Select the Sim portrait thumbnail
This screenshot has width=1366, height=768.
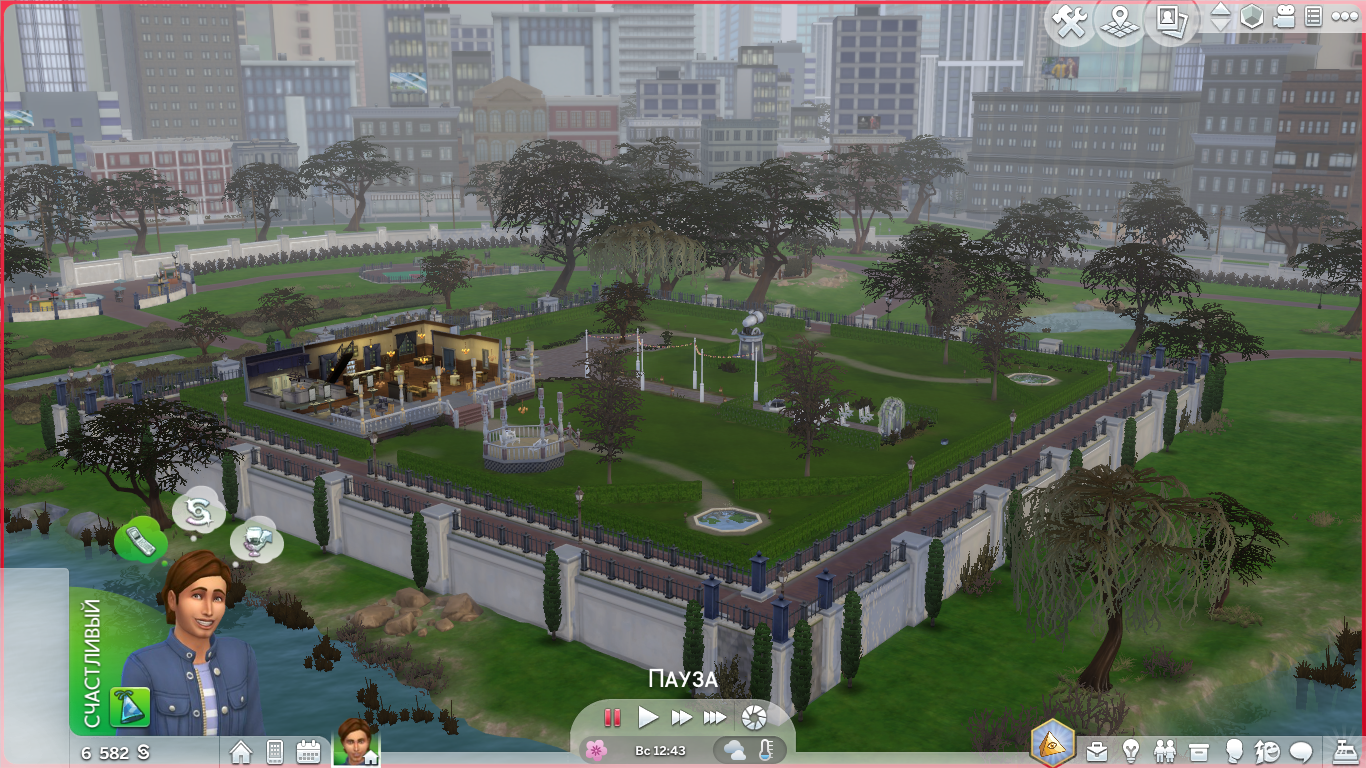point(352,742)
